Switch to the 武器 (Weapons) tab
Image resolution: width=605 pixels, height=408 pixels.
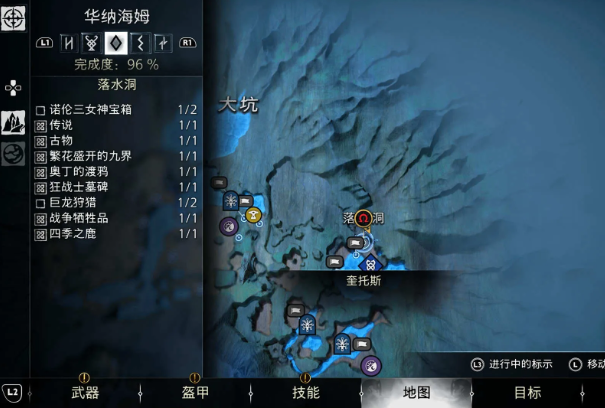point(85,393)
